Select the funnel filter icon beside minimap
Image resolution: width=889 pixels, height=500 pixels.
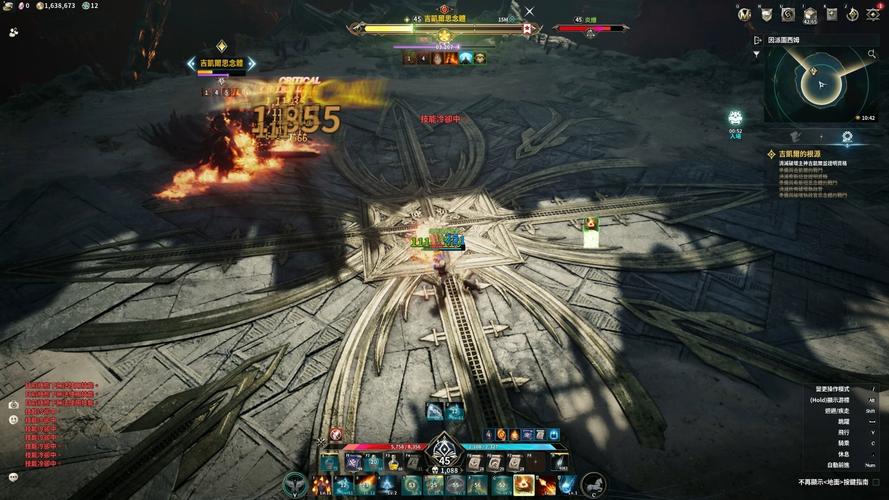[x=757, y=55]
